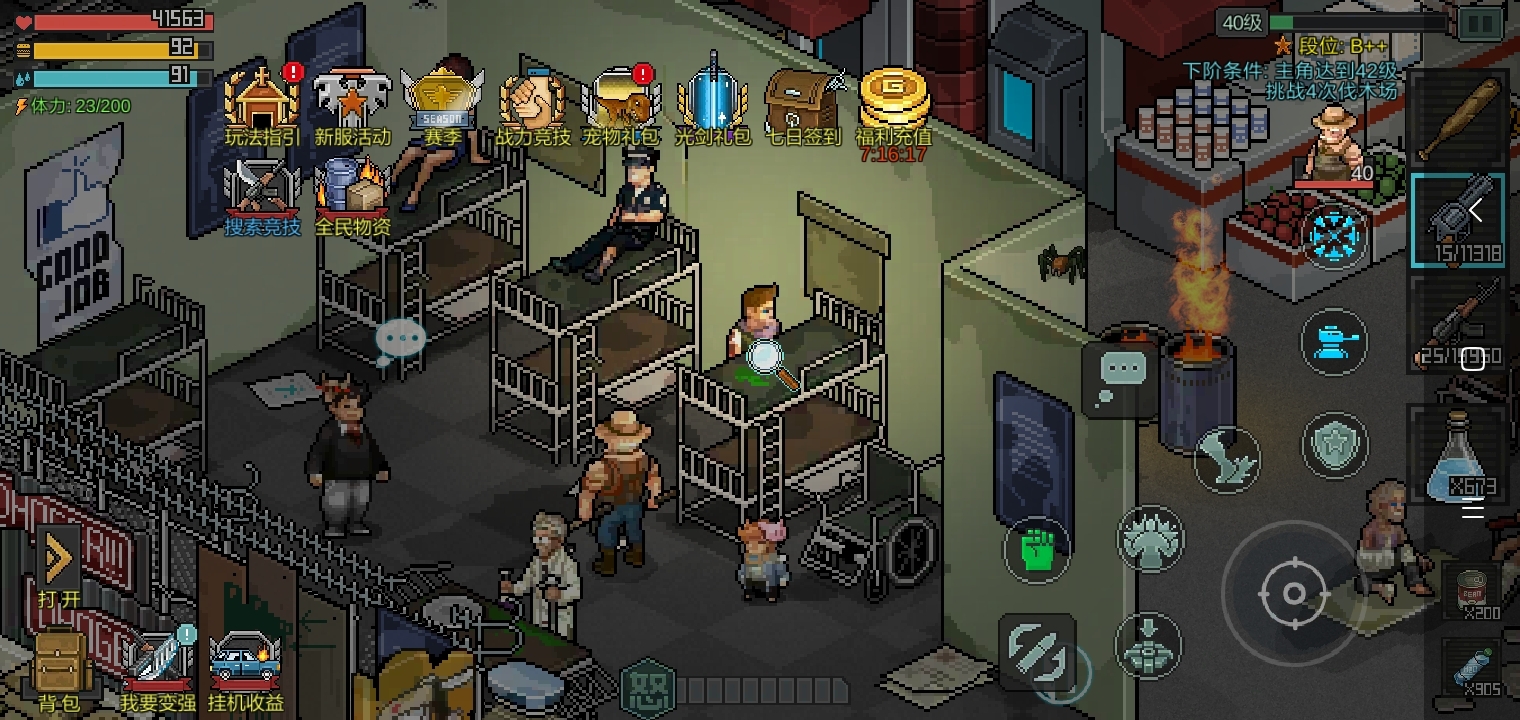The width and height of the screenshot is (1520, 720).
Task: Open the 新服活动 new server event
Action: pos(352,102)
